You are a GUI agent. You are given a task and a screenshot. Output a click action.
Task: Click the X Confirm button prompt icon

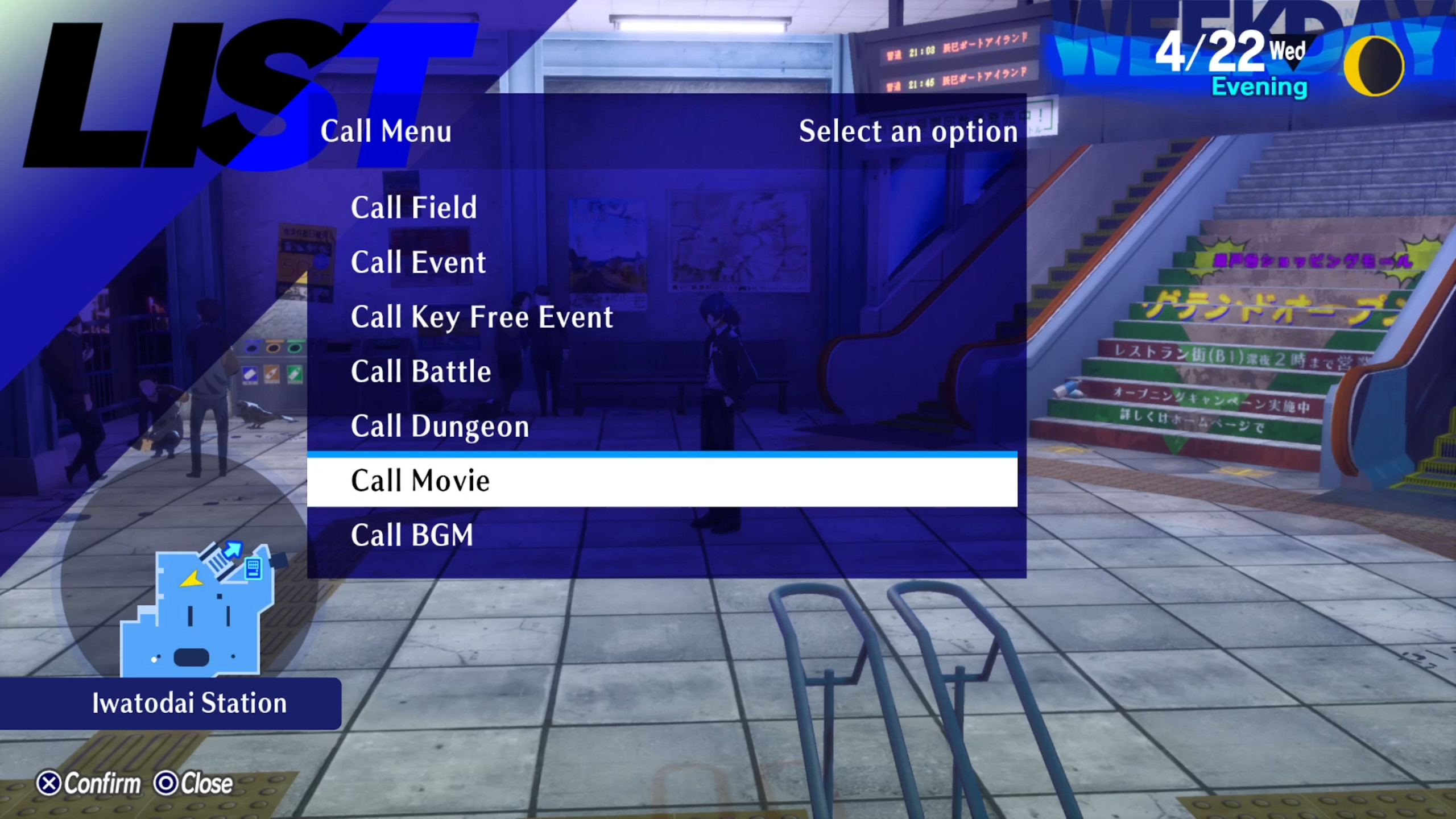pos(50,783)
